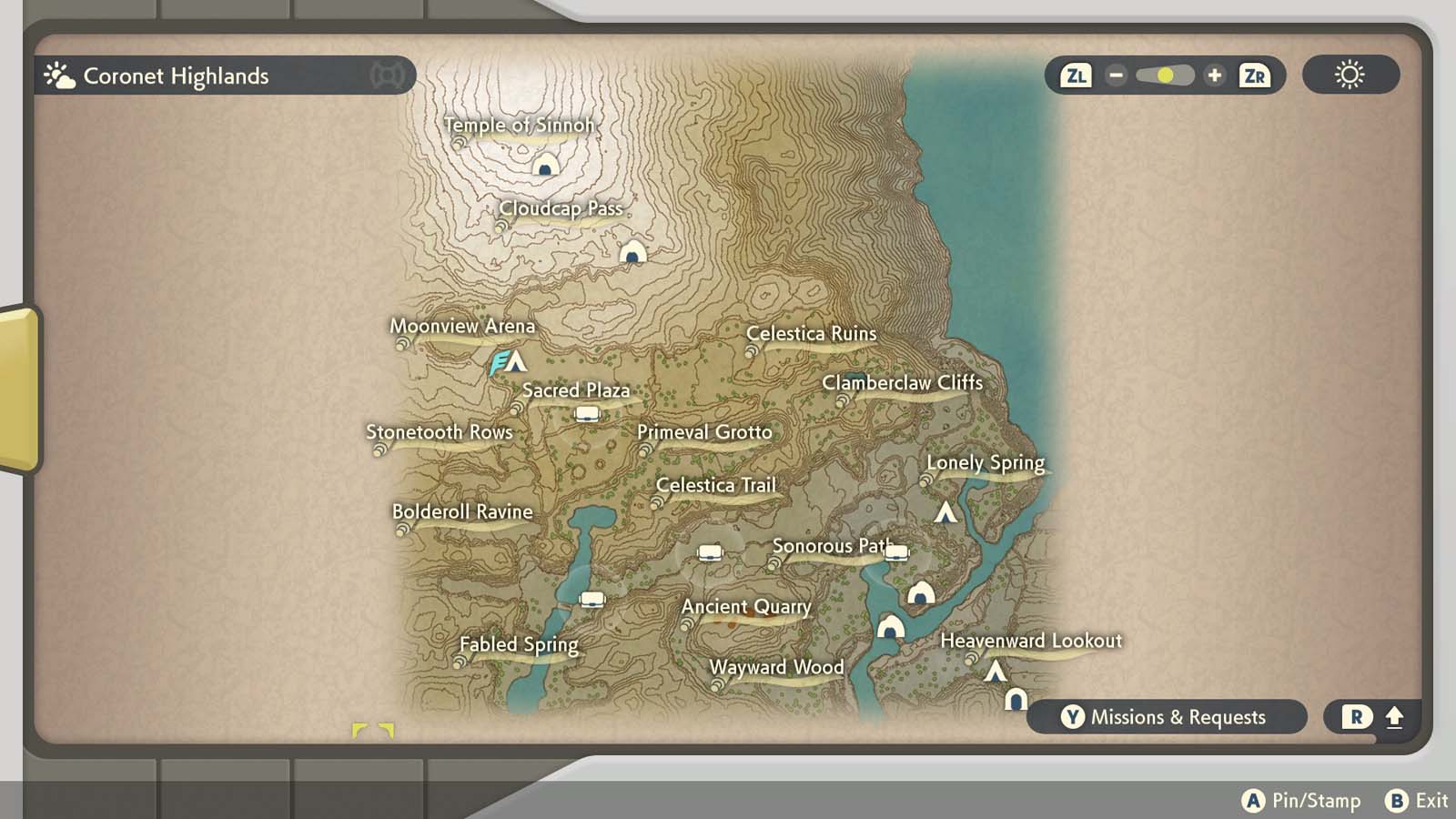Select the tent icon at Heavenward Lookout
This screenshot has width=1456, height=819.
coord(997,671)
